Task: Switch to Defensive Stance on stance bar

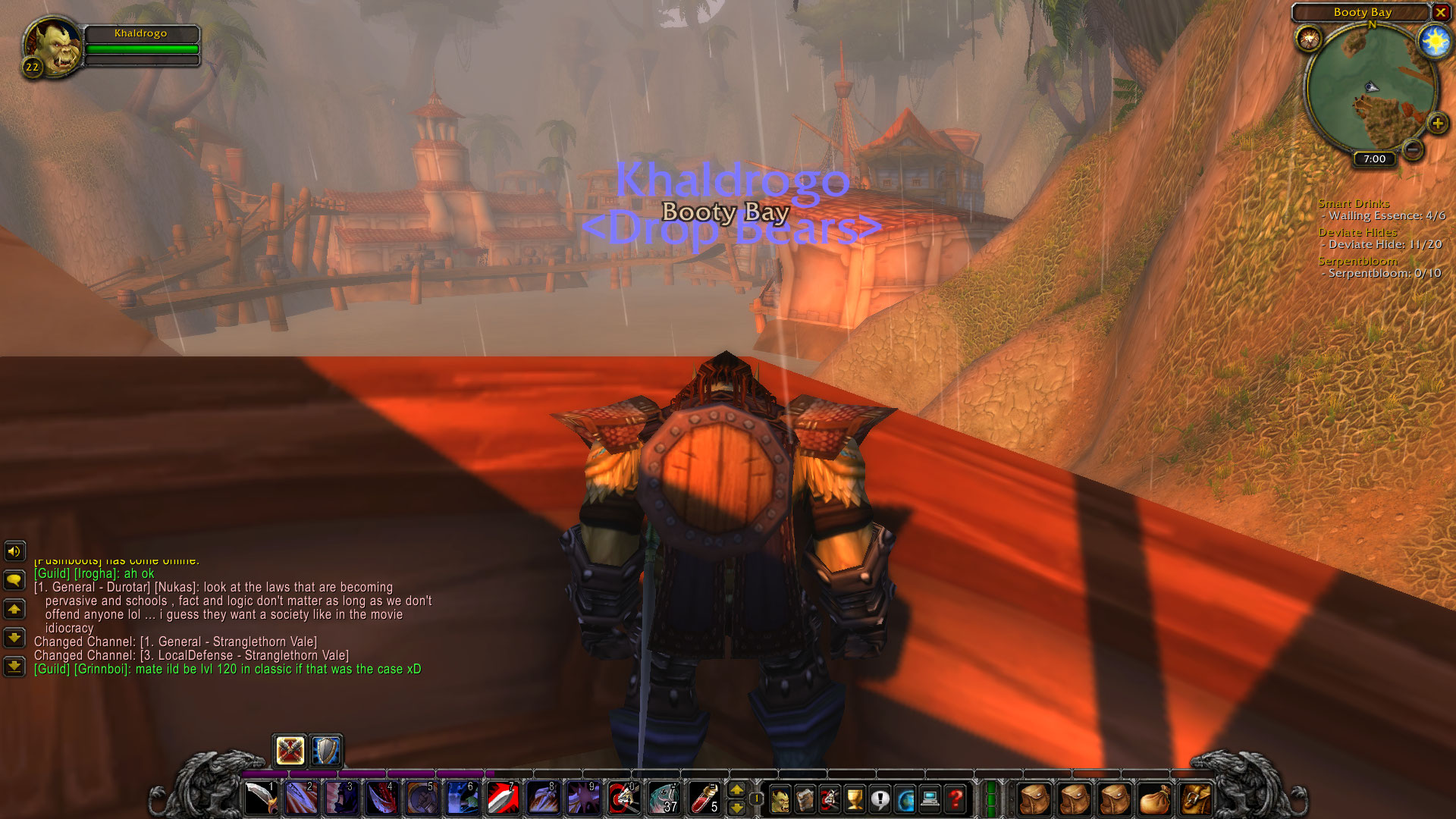Action: click(326, 751)
